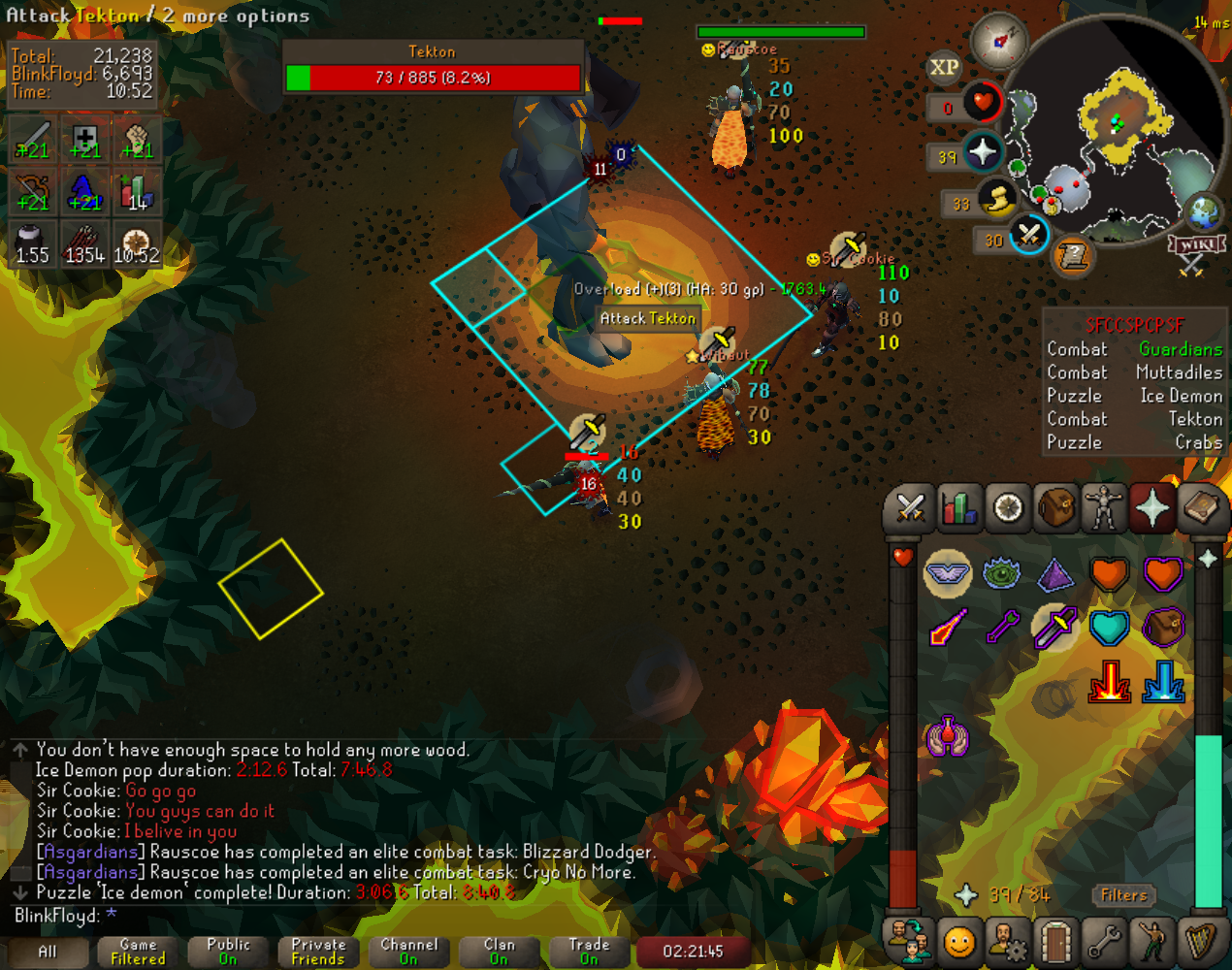Open the Skills bar-chart tab
Image resolution: width=1232 pixels, height=970 pixels.
[x=958, y=507]
